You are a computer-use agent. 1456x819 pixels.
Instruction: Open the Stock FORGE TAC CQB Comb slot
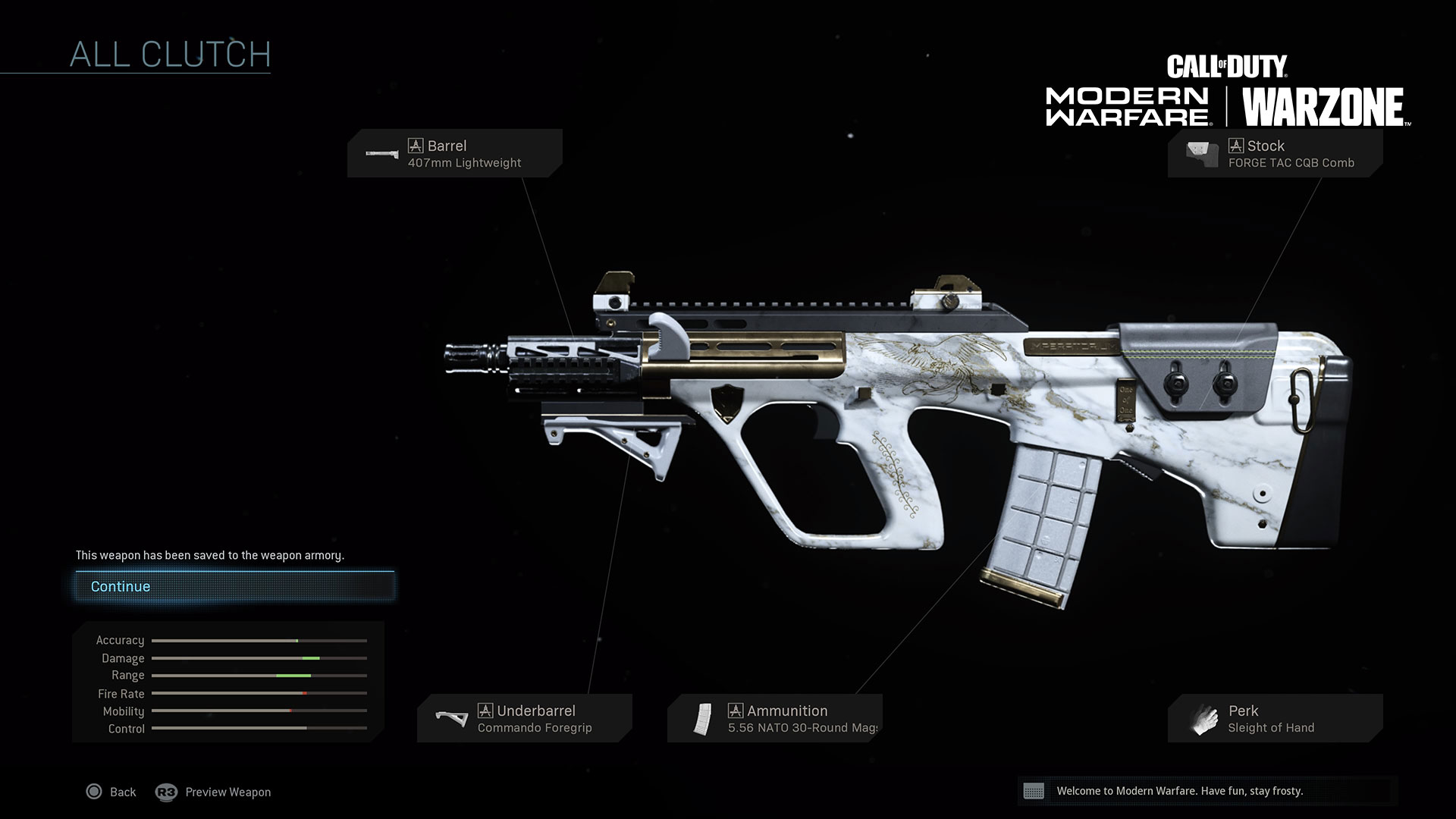pos(1275,153)
